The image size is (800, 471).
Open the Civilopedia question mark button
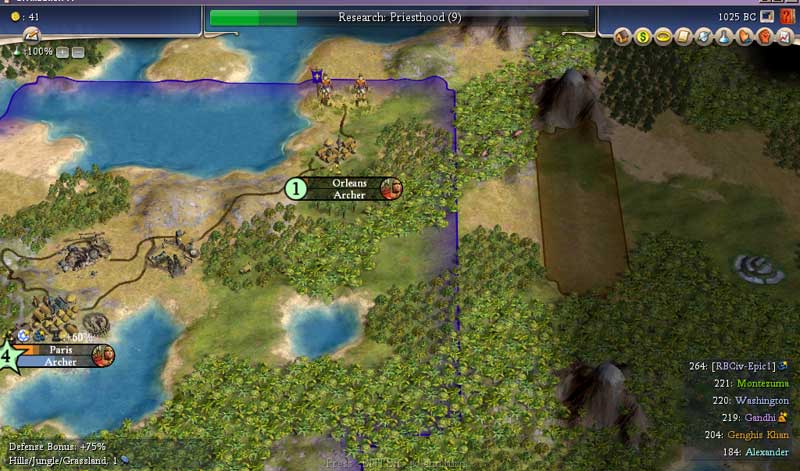tap(787, 17)
